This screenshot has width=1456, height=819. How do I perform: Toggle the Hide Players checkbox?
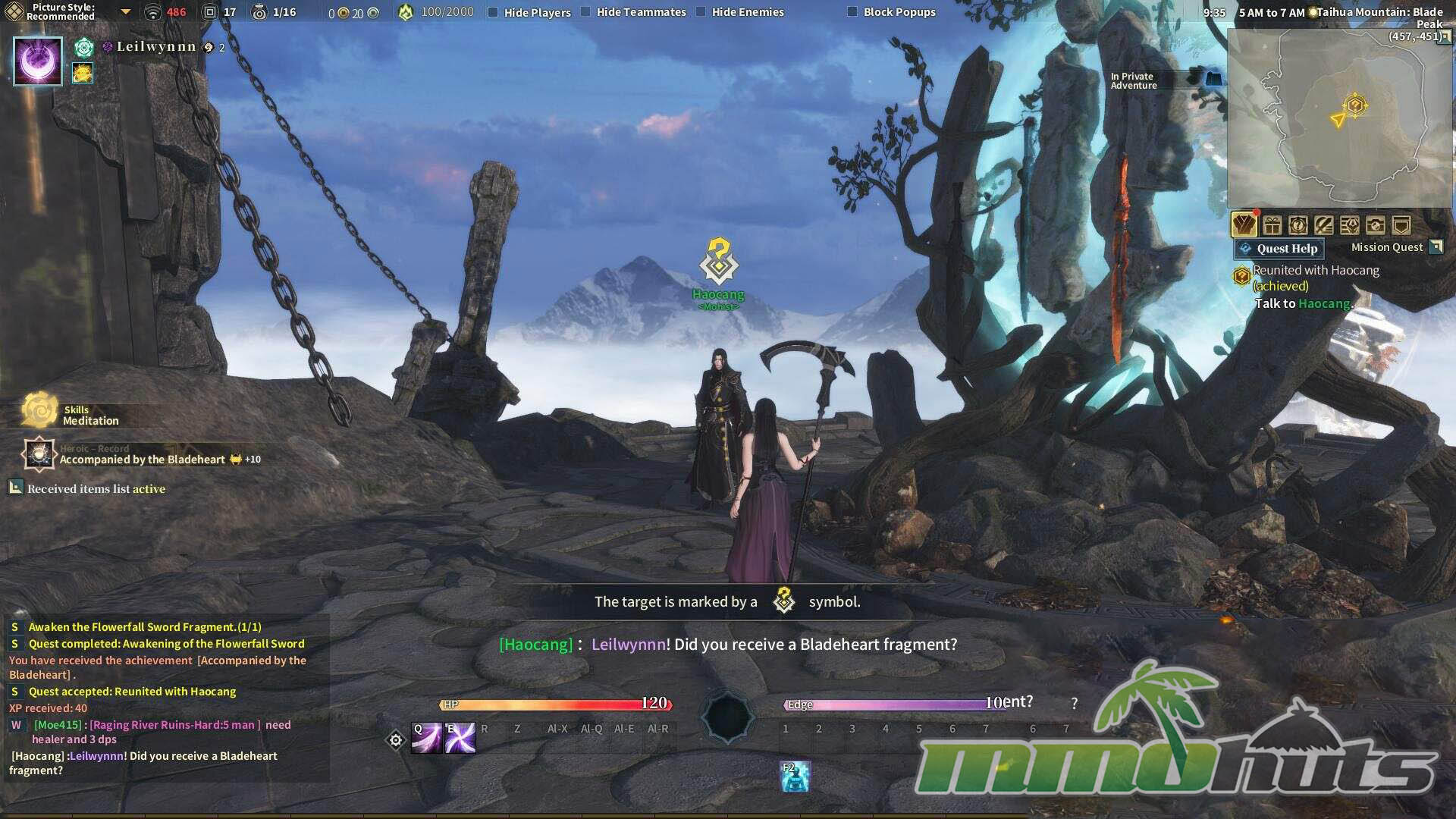click(x=493, y=12)
